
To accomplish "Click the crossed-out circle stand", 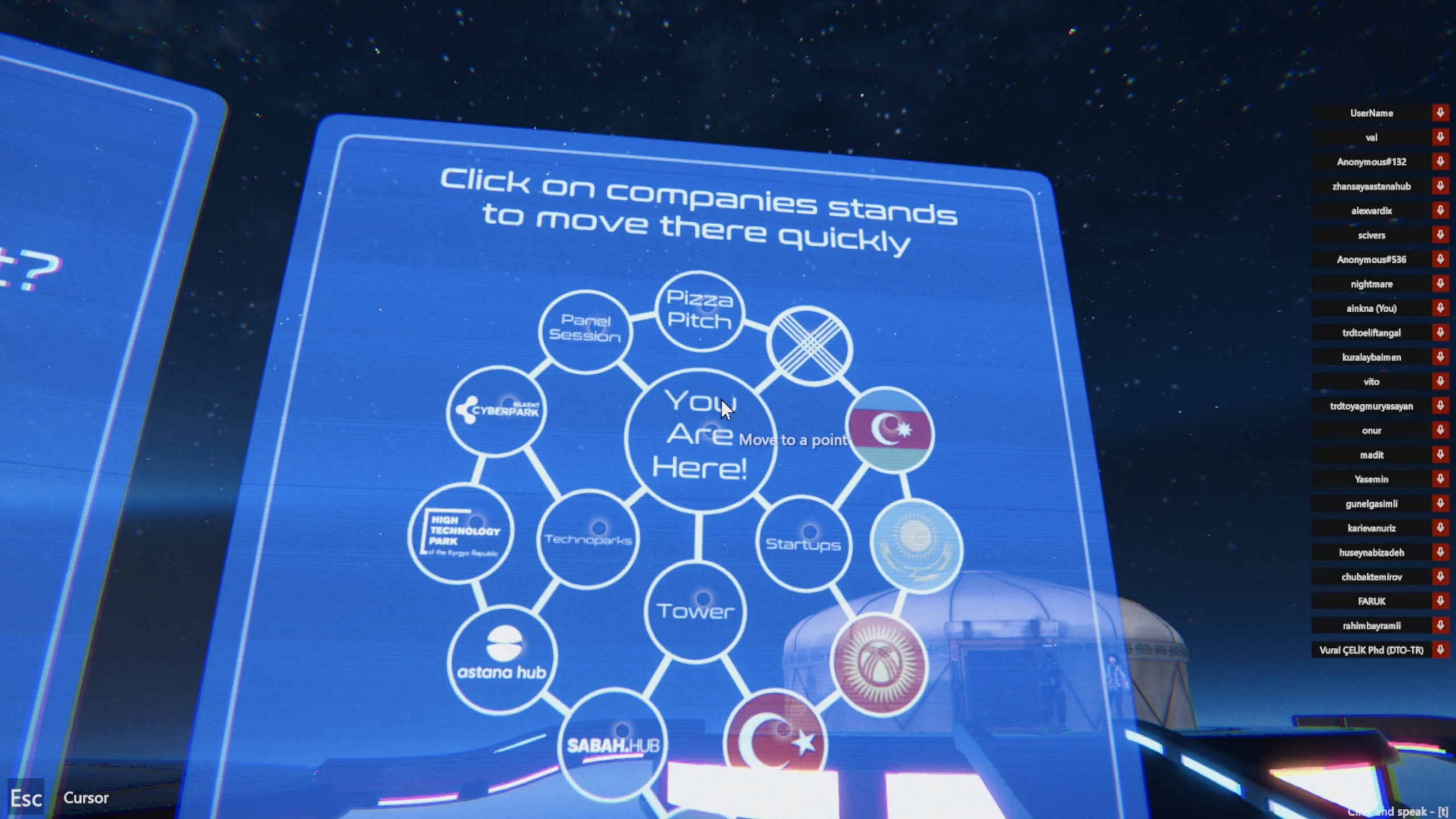I will pos(809,346).
